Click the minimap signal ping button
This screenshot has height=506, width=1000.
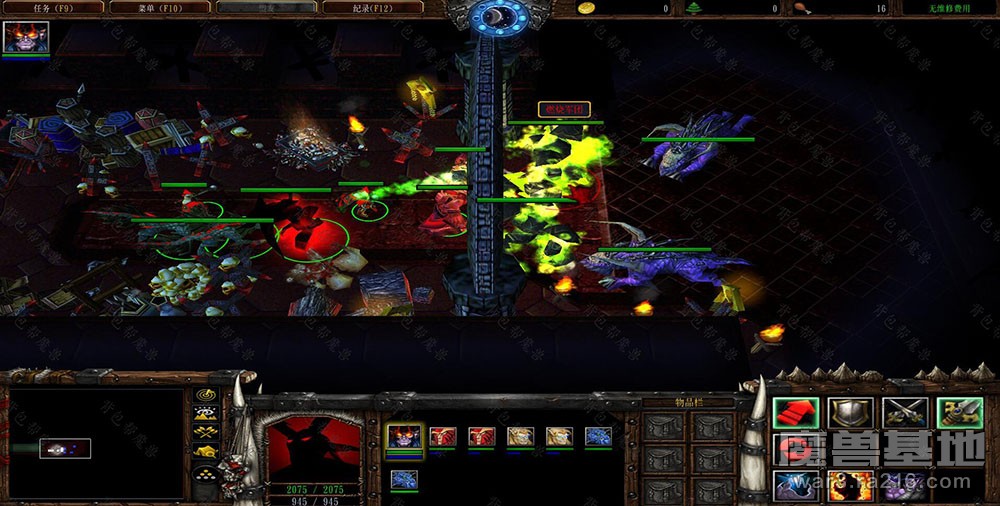click(x=207, y=396)
